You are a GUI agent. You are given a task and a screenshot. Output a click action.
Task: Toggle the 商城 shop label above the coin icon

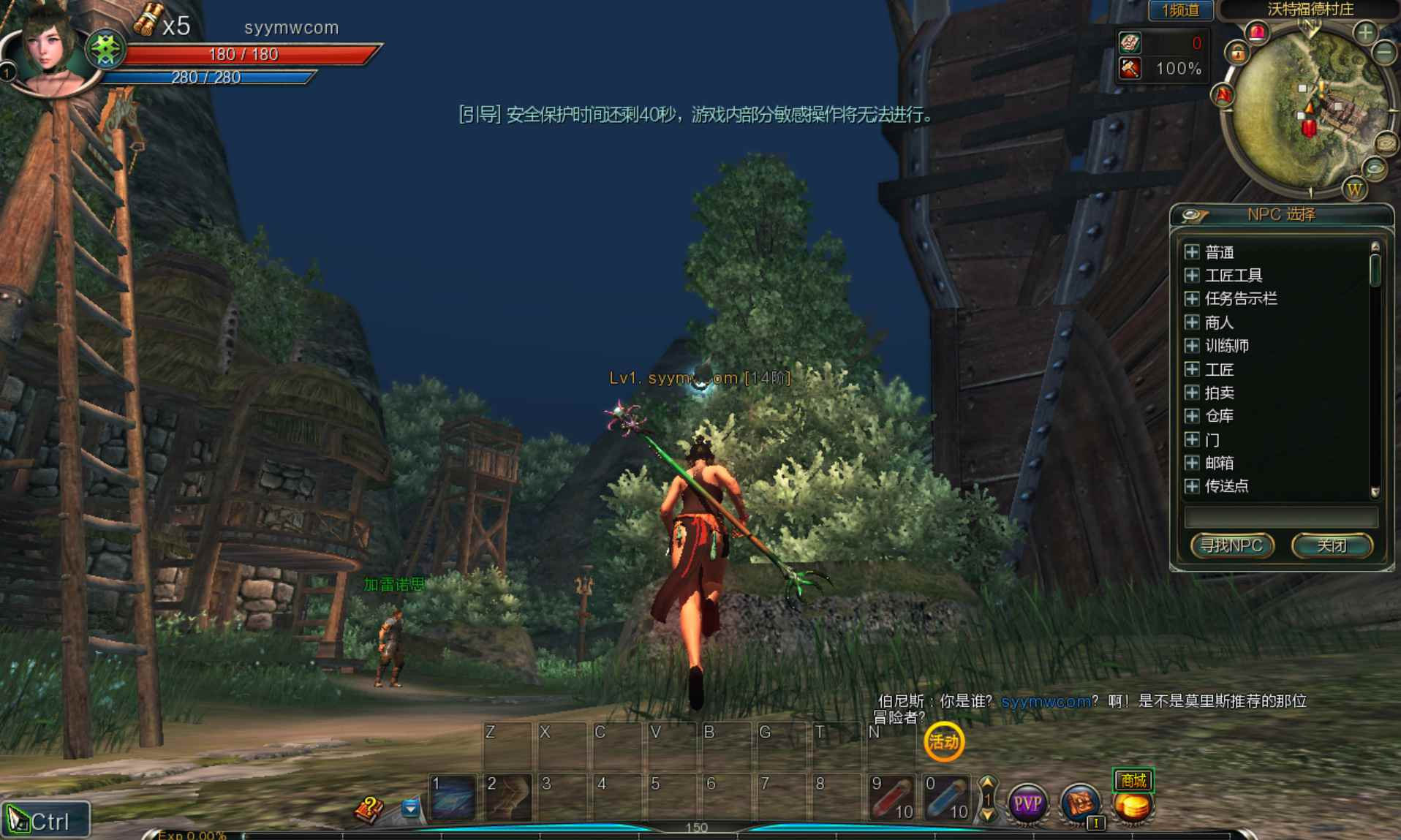click(1133, 779)
